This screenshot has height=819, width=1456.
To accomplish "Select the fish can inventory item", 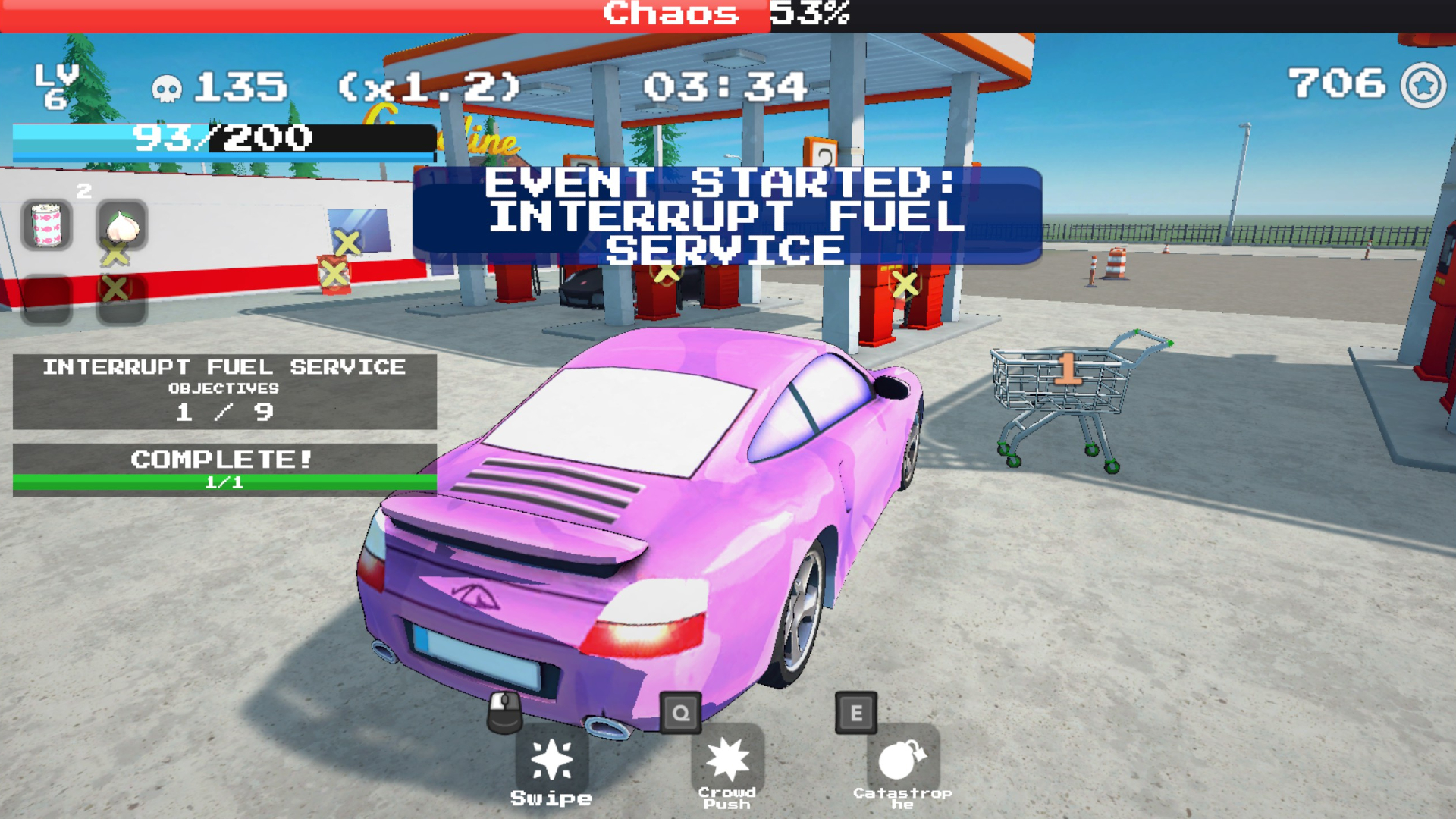I will point(47,224).
